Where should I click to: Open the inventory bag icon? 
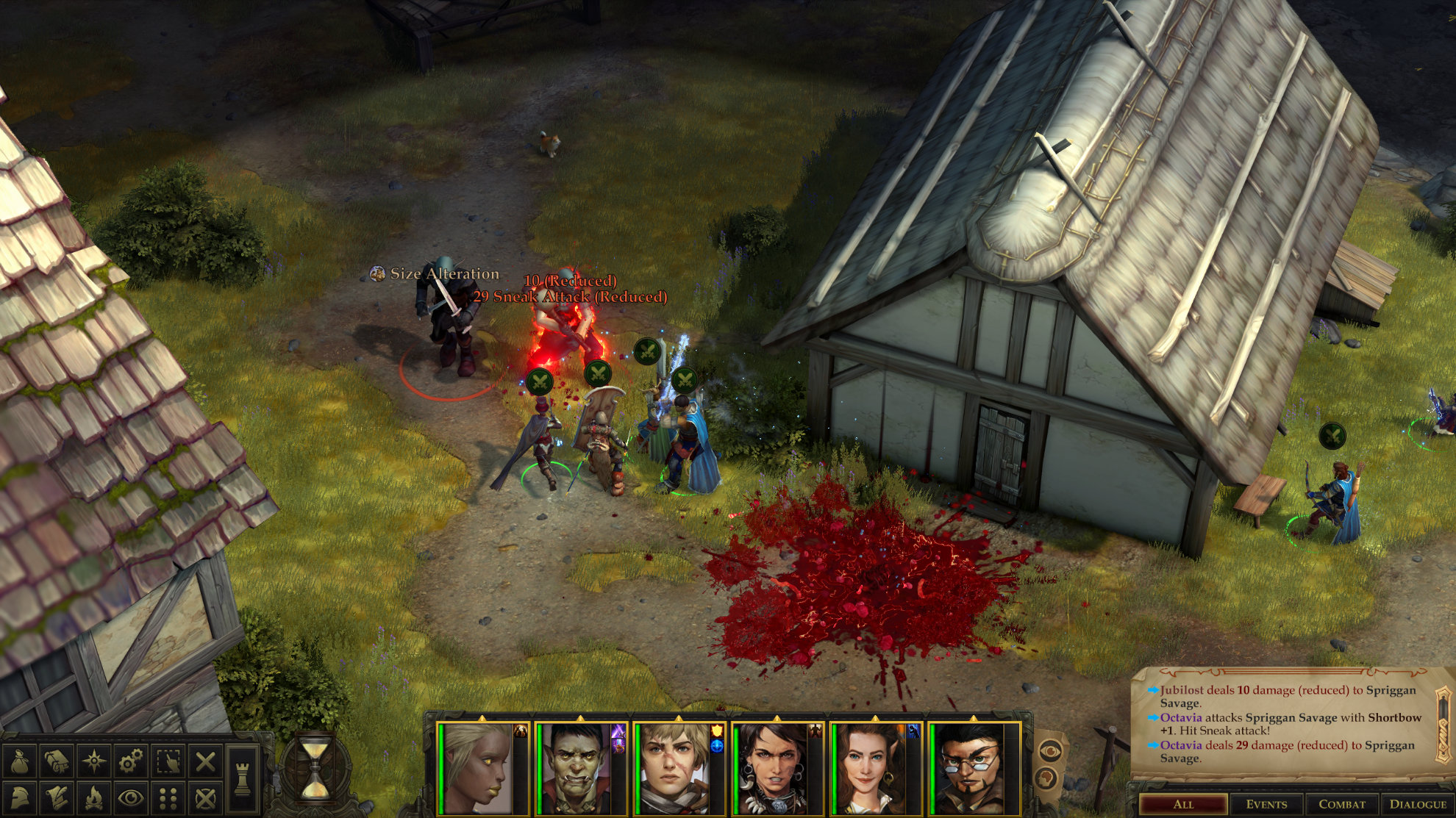tap(20, 761)
